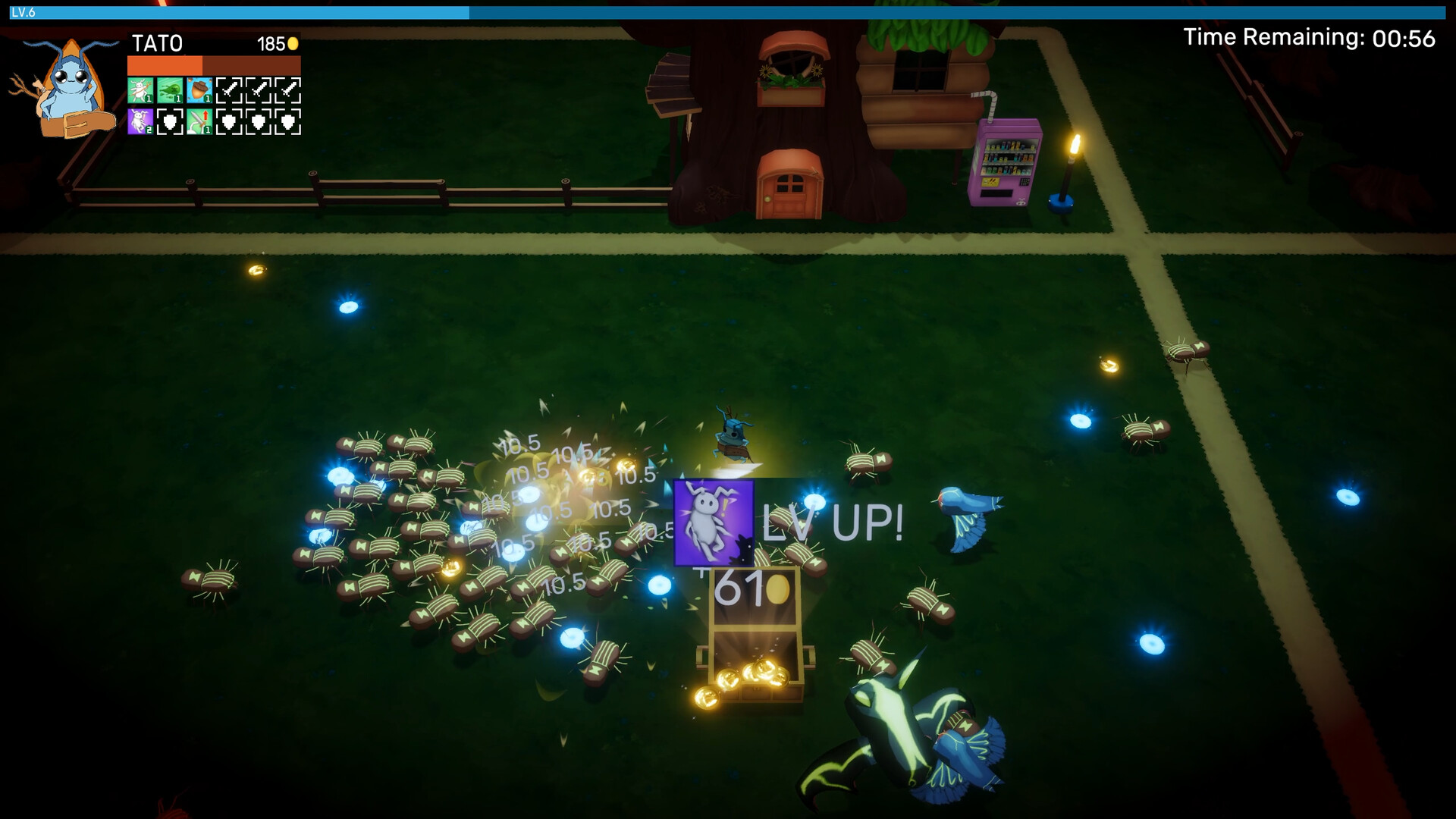The width and height of the screenshot is (1456, 819).
Task: Click the gold amount 185 display
Action: point(270,43)
